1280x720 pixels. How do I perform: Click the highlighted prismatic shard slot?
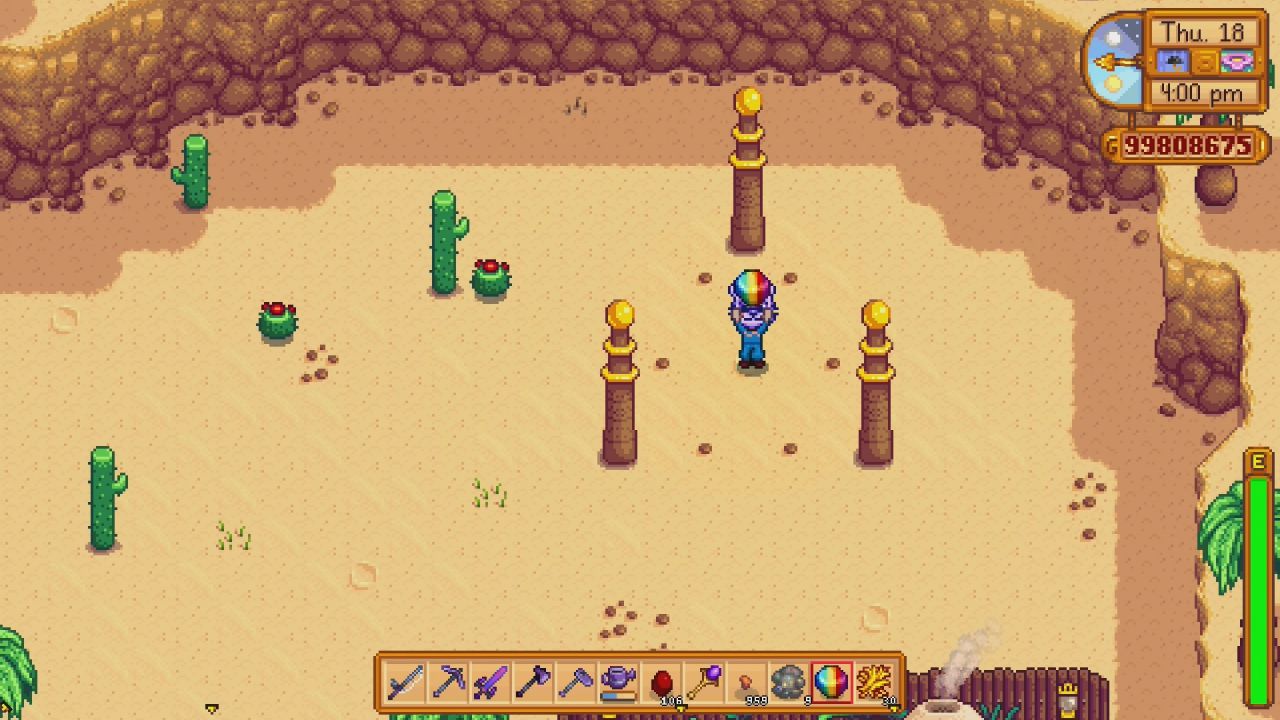pos(831,683)
